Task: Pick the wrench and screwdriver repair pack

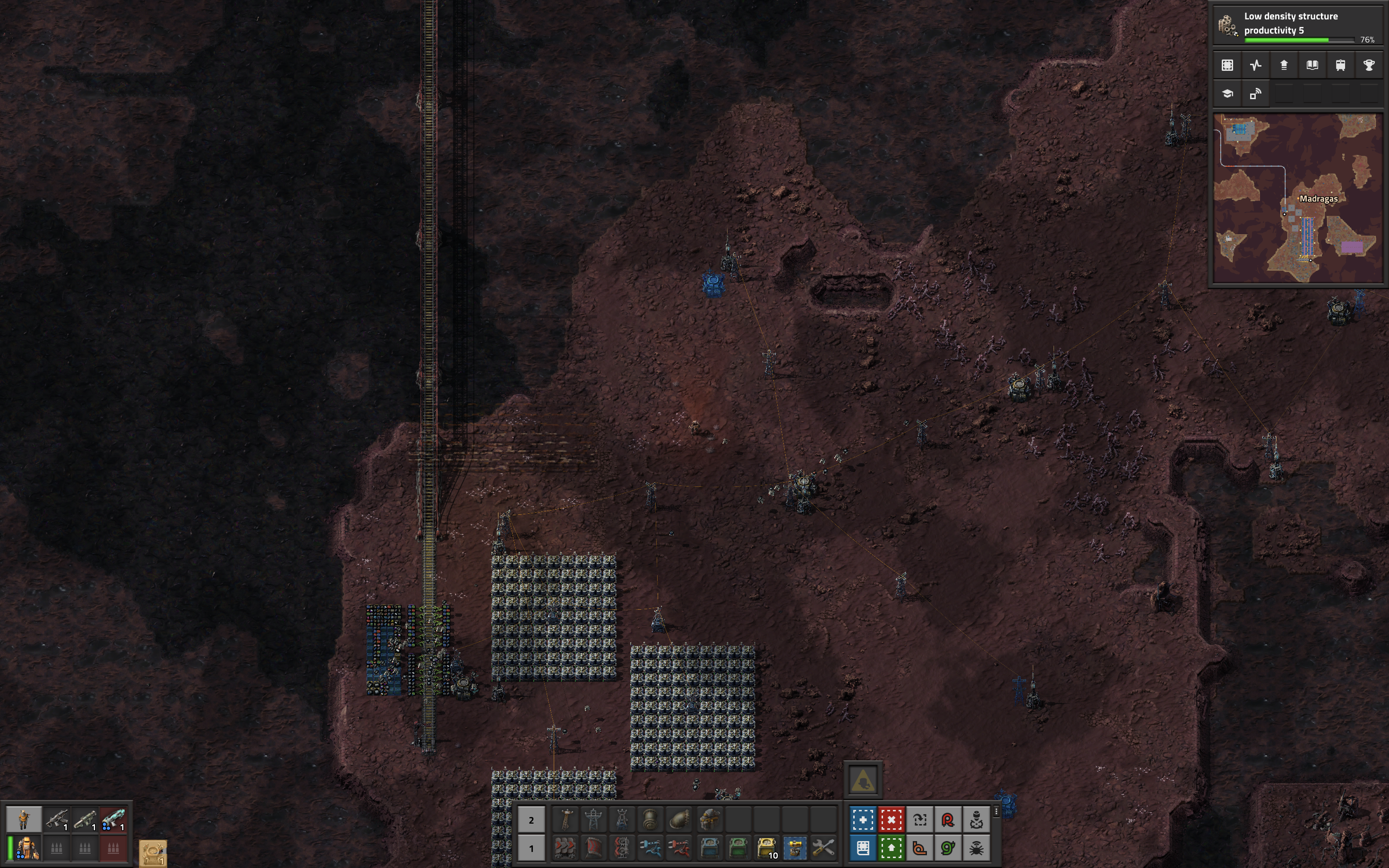Action: pyautogui.click(x=823, y=847)
